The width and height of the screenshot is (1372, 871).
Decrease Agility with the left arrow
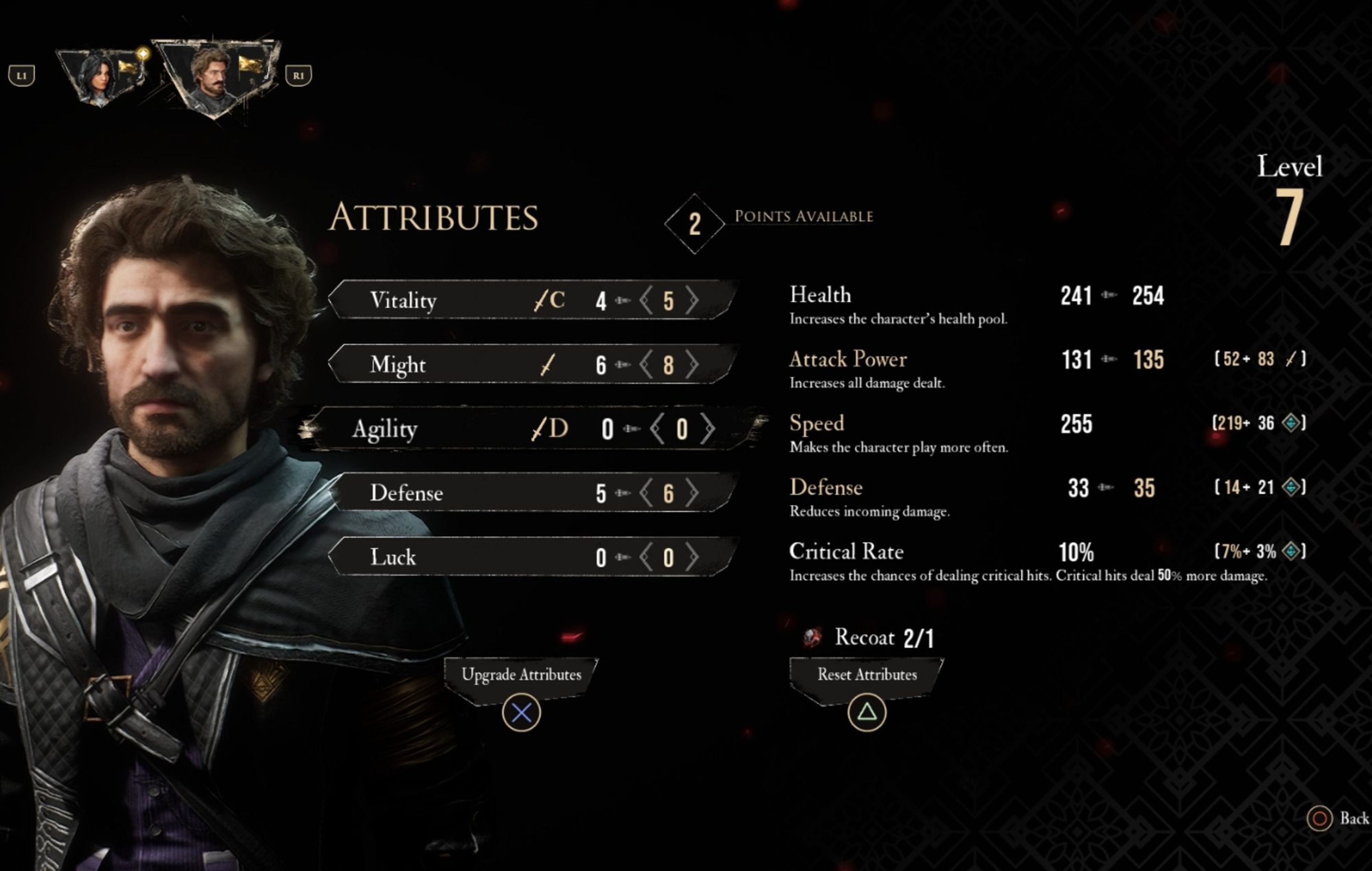[657, 428]
